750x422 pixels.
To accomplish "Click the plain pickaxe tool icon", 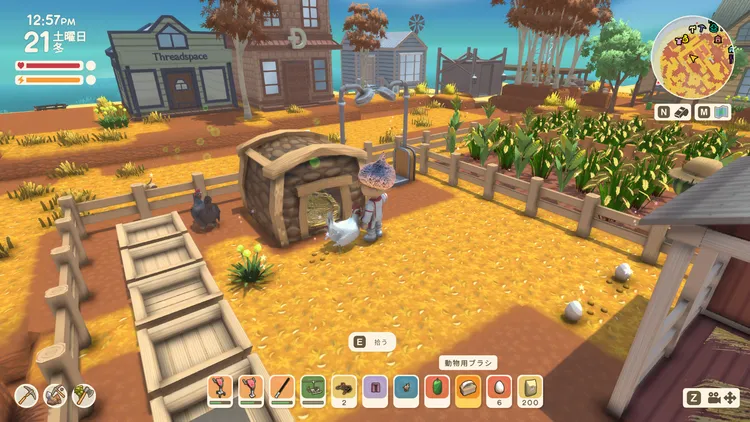I will (27, 396).
